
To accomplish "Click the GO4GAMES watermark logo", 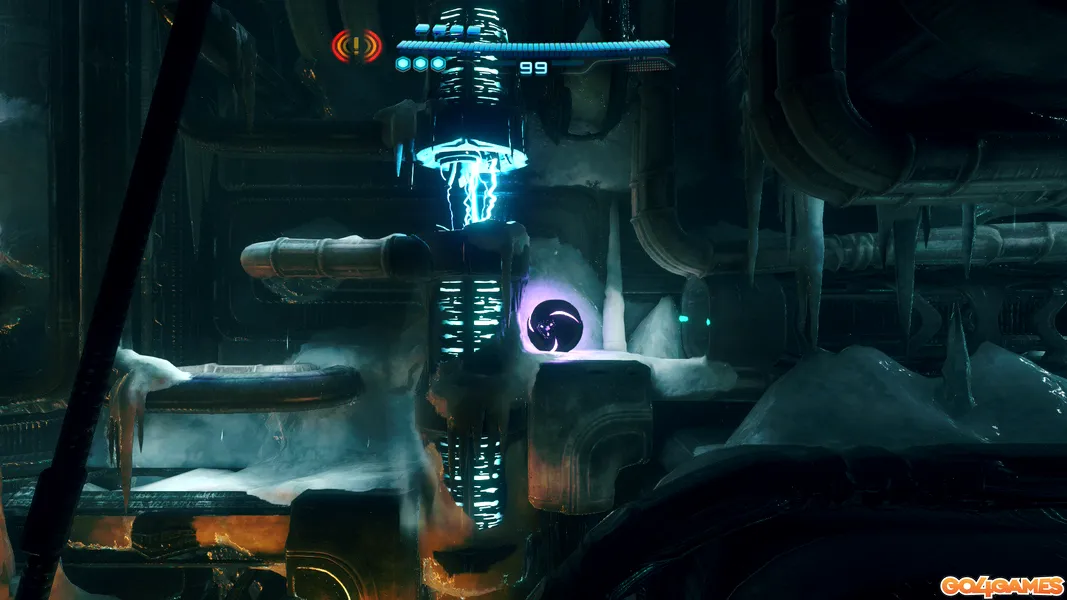I will (1000, 585).
